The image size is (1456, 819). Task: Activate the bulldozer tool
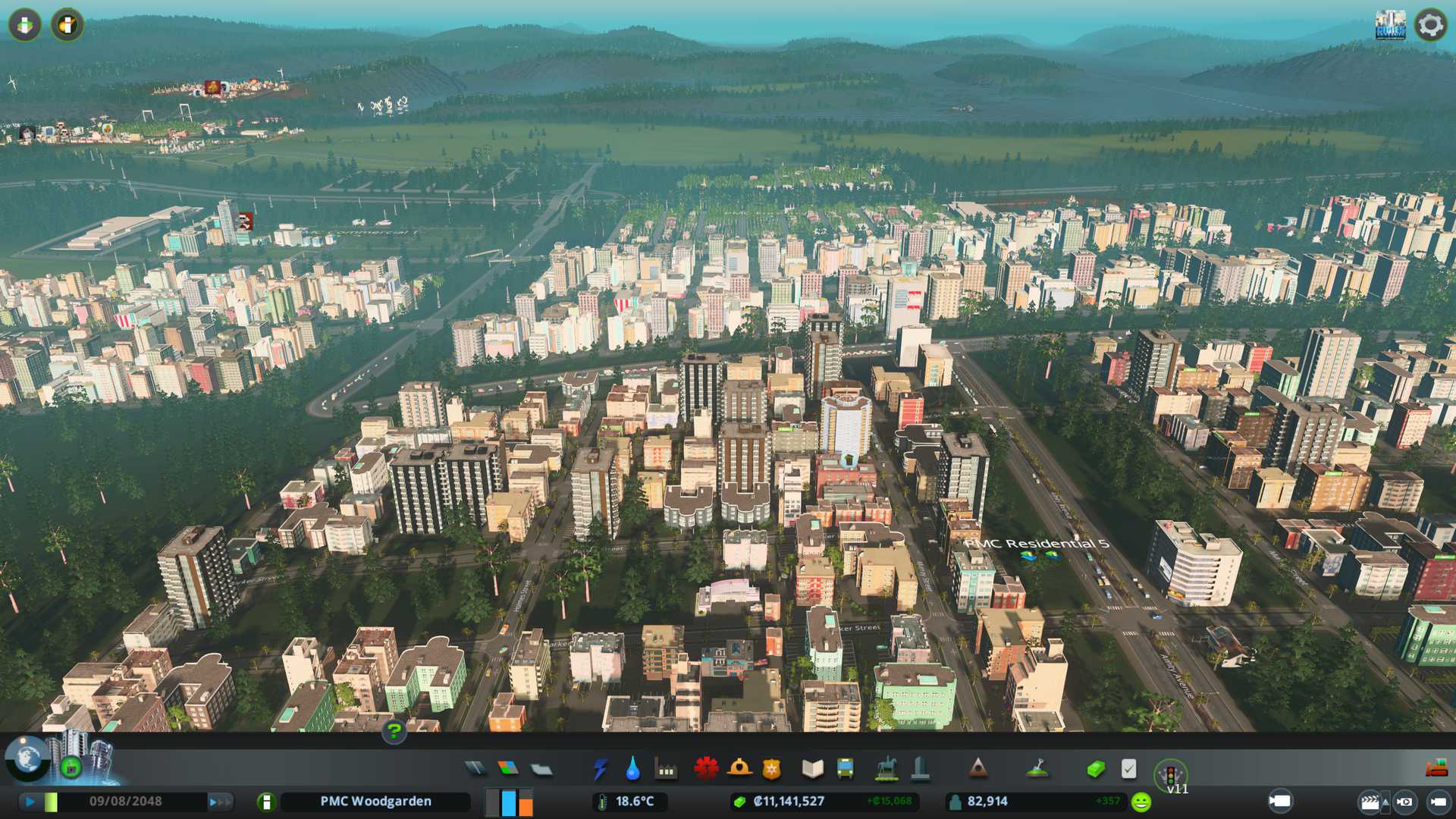coord(1436,769)
